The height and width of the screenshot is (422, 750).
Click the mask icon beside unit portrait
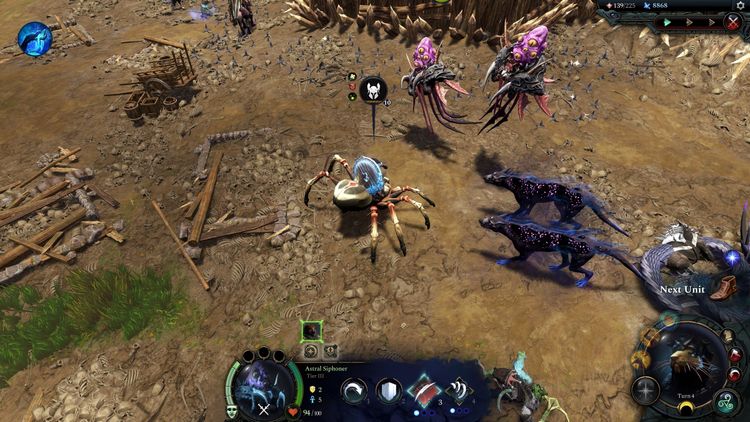[x=232, y=410]
